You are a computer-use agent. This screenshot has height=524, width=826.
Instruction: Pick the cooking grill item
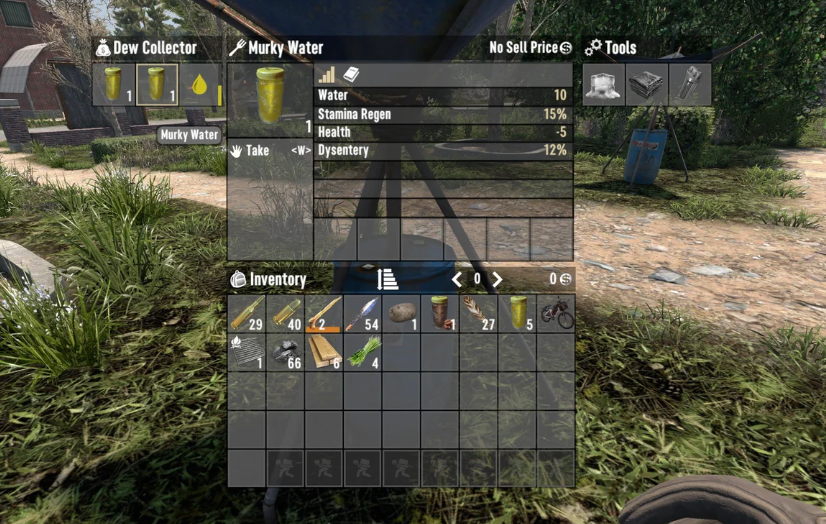(x=247, y=351)
